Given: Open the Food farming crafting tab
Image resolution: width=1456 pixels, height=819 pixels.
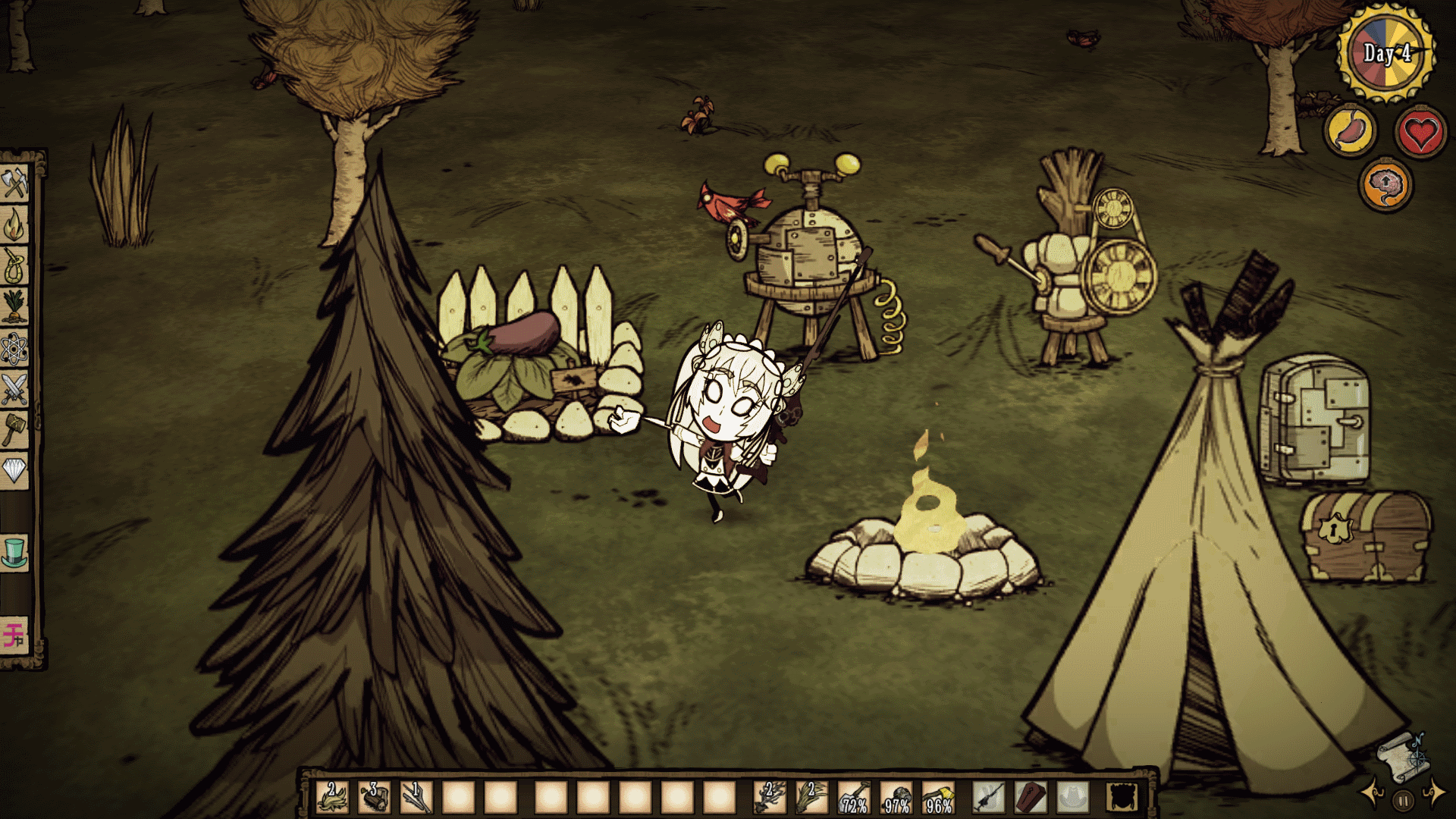Looking at the screenshot, I should [x=15, y=307].
